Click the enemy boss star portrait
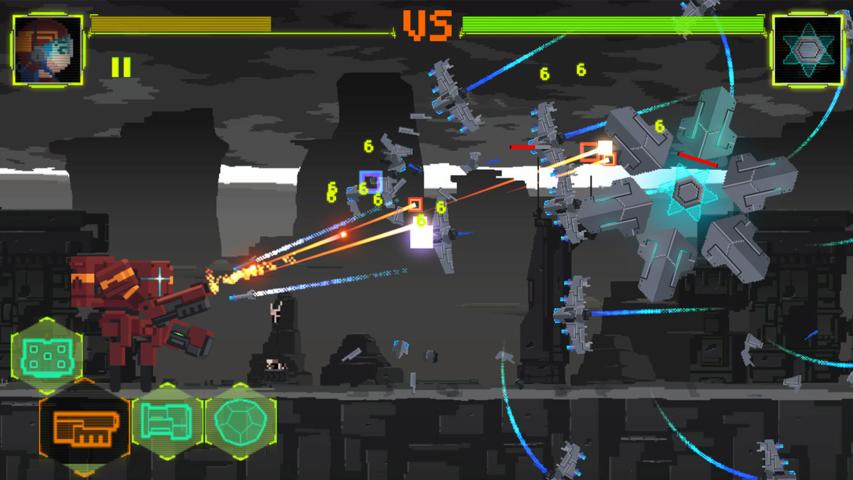The height and width of the screenshot is (480, 853). 806,50
